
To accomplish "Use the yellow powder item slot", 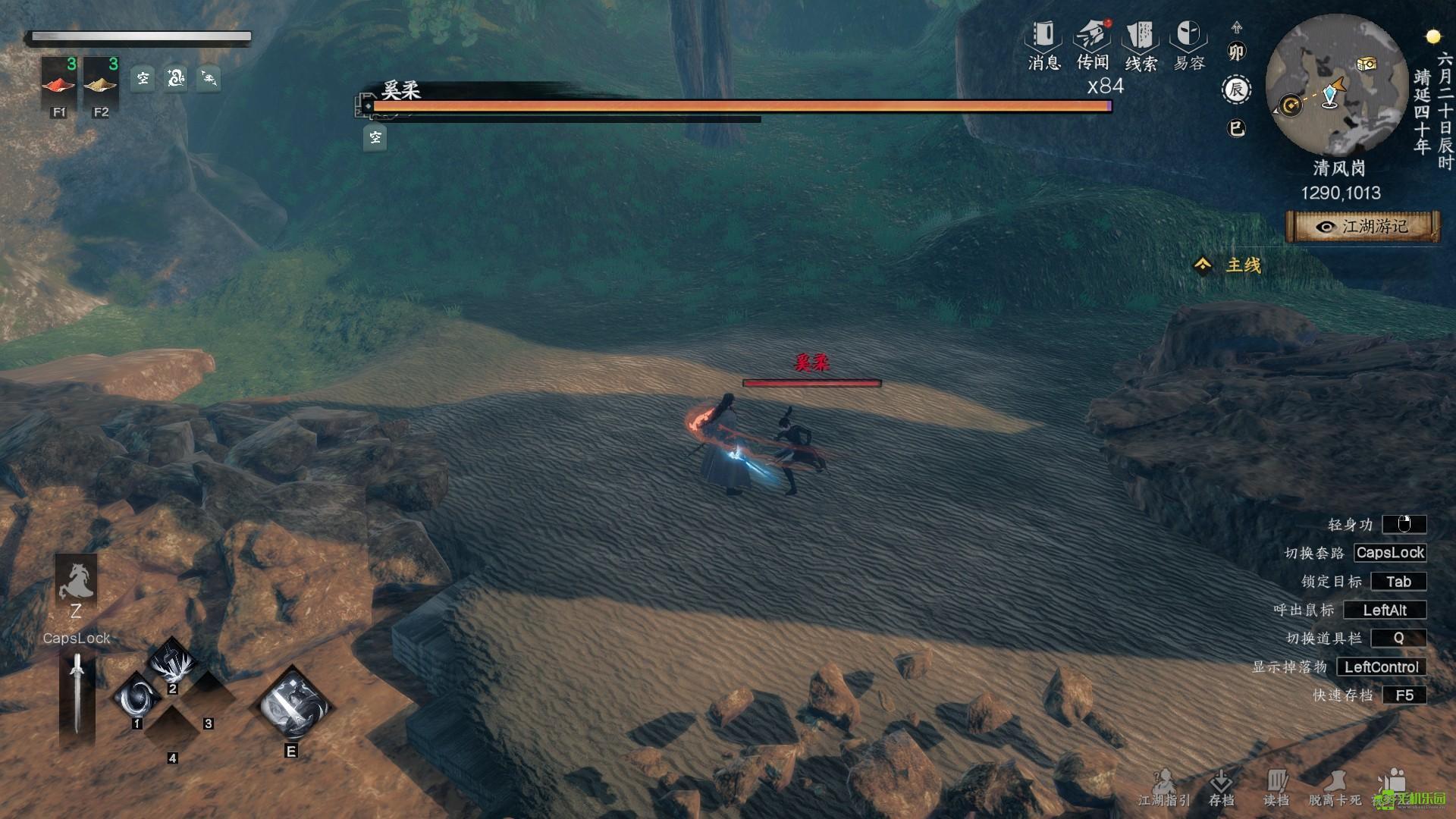I will click(101, 82).
